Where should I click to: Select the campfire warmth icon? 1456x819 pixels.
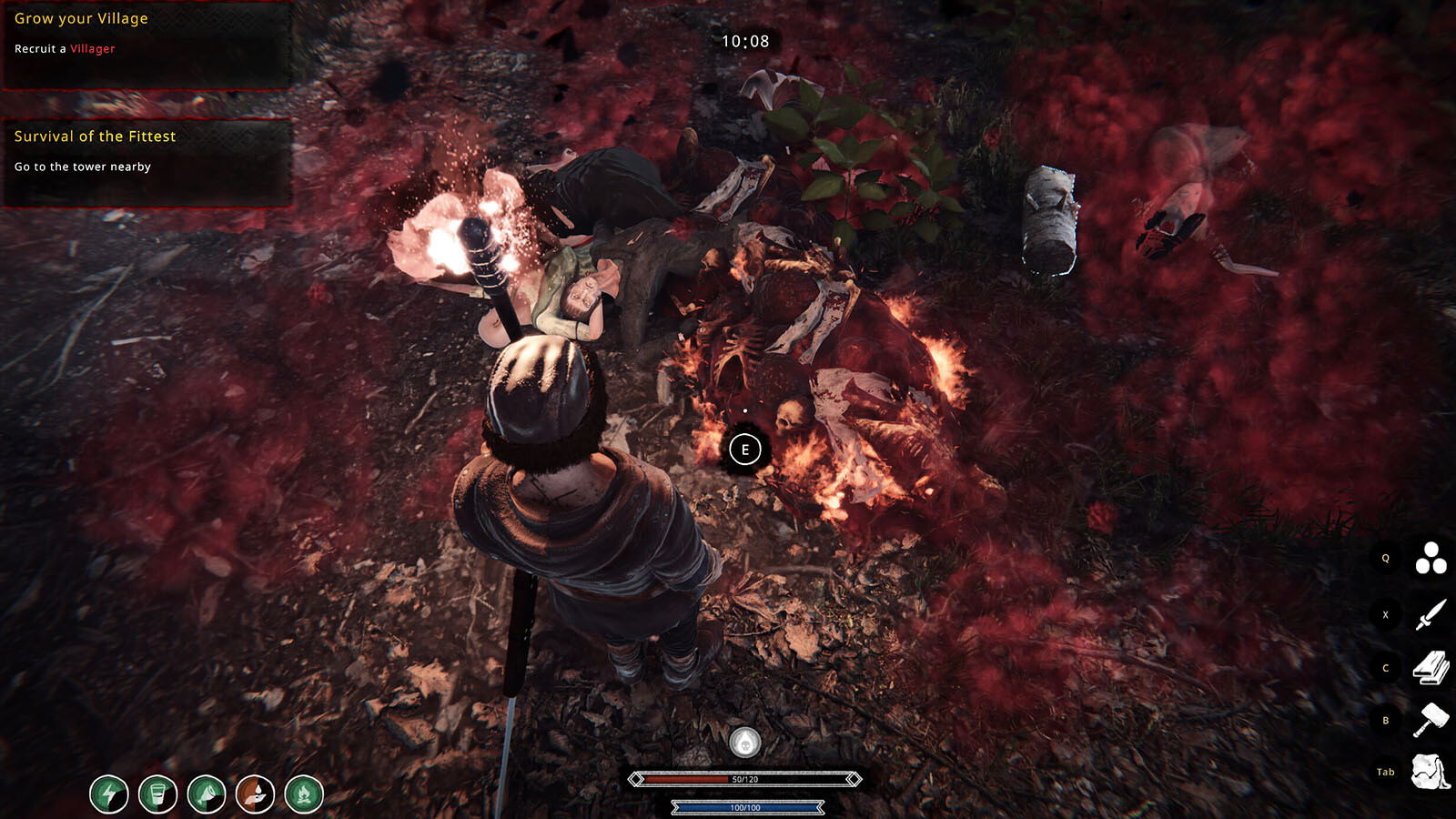click(x=304, y=794)
